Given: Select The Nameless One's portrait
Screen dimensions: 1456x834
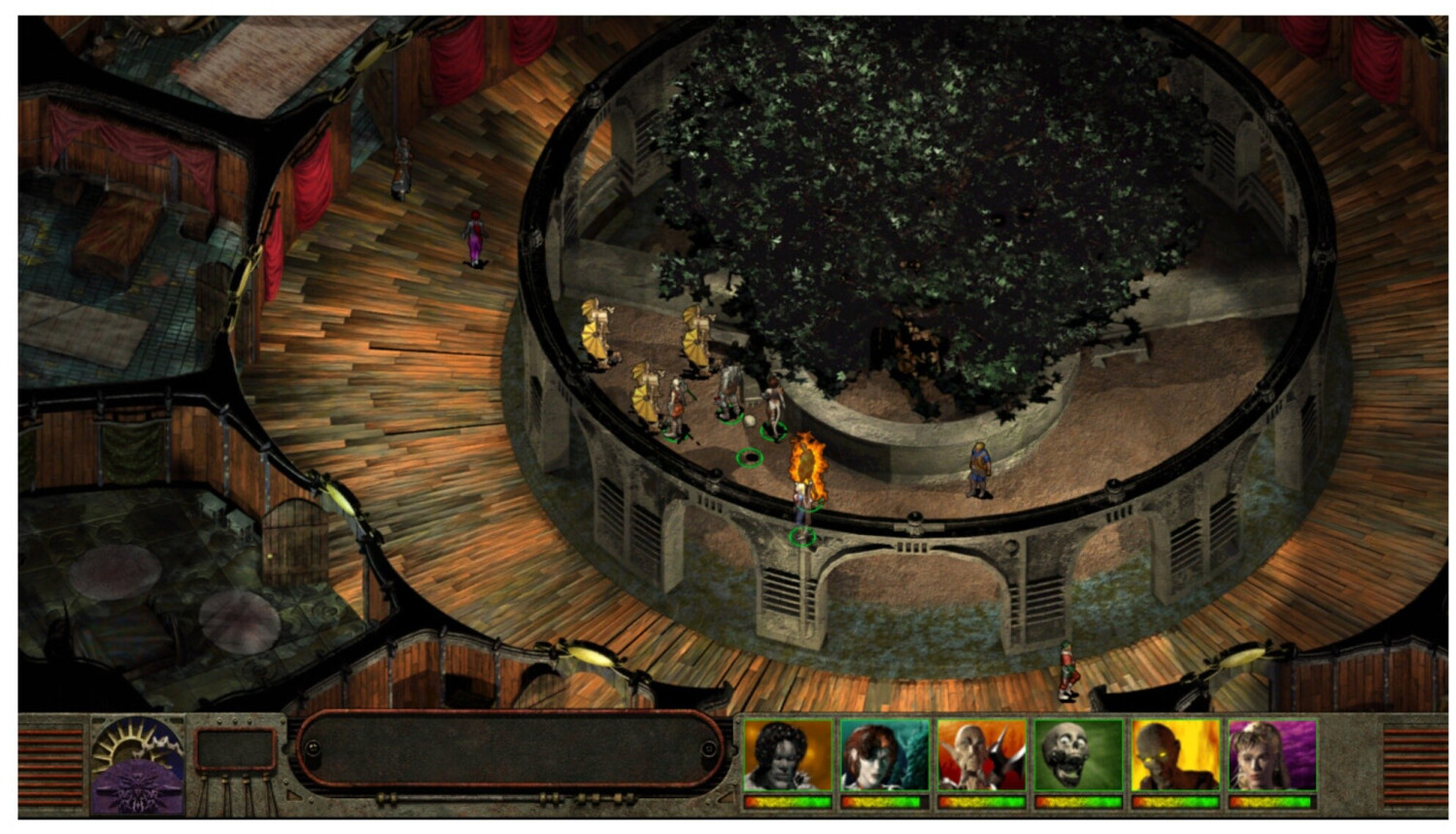Looking at the screenshot, I should click(x=788, y=755).
